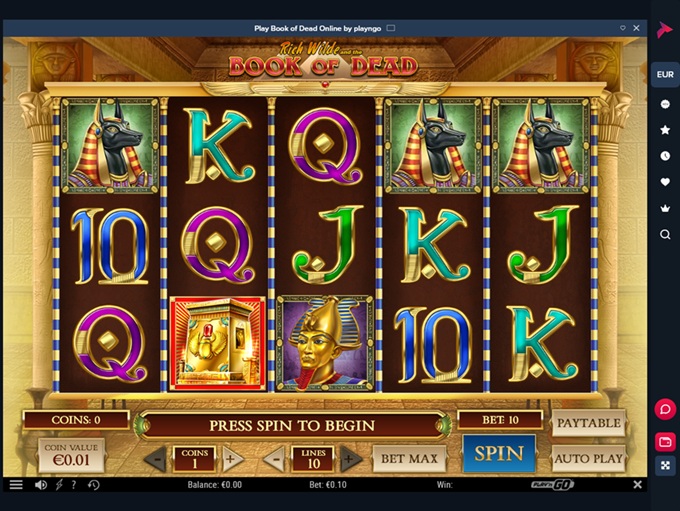Viewport: 680px width, 511px height.
Task: Toggle the lightning bolt fast play option
Action: (x=58, y=485)
